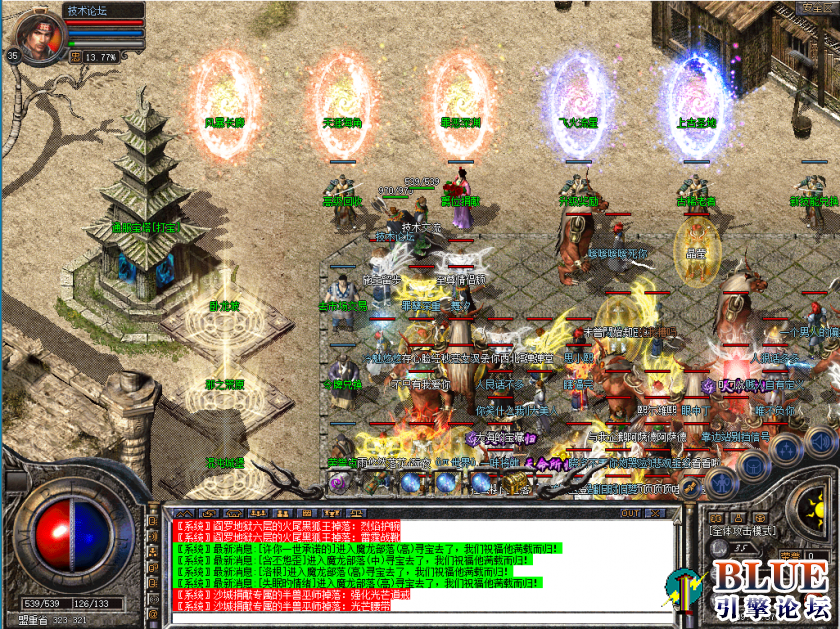
Task: Click the OUT button on chat panel
Action: click(x=631, y=513)
